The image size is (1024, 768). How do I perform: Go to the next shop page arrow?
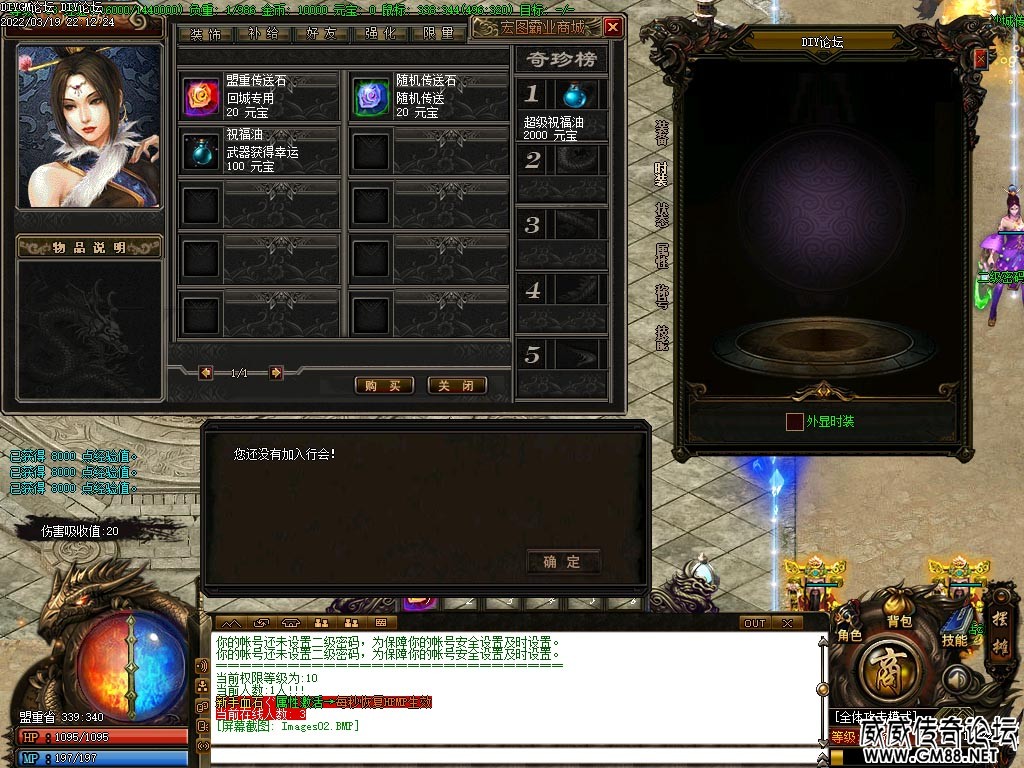pyautogui.click(x=277, y=373)
